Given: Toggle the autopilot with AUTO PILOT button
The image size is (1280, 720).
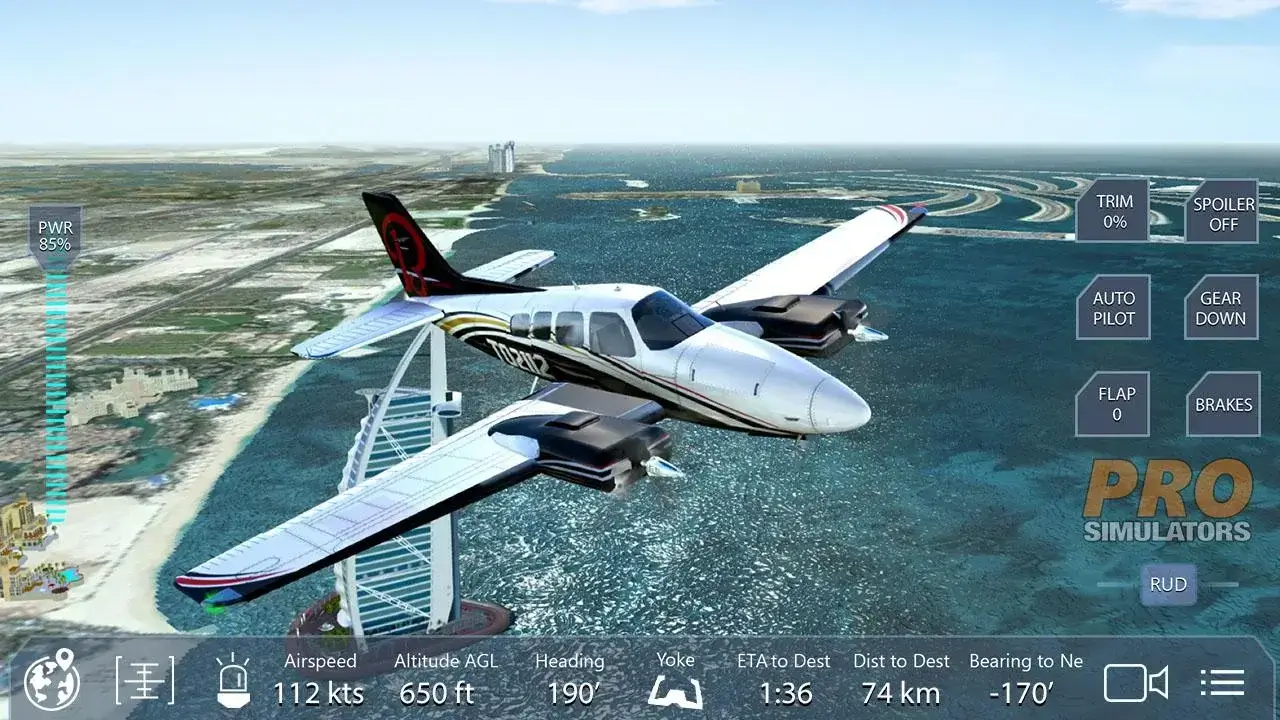Looking at the screenshot, I should (1113, 308).
